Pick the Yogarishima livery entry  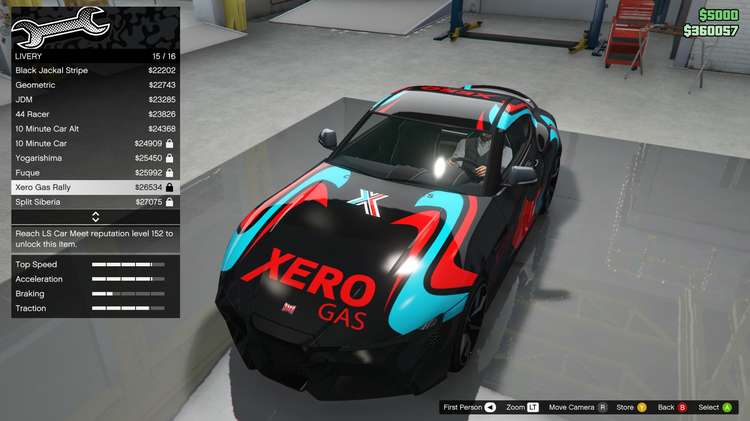pos(95,158)
